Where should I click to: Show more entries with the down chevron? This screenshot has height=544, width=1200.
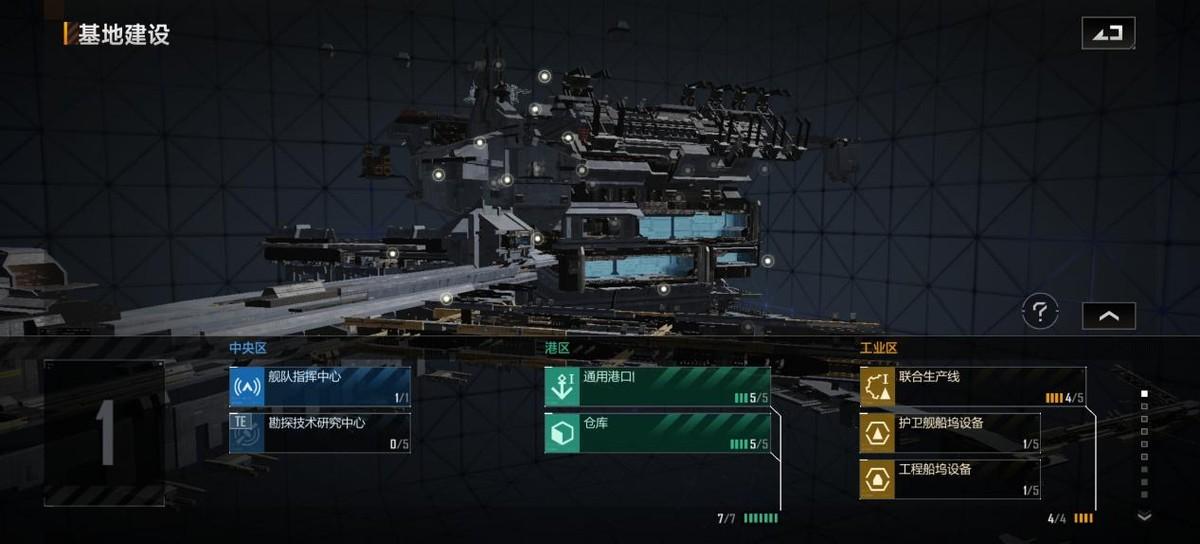coord(1145,516)
